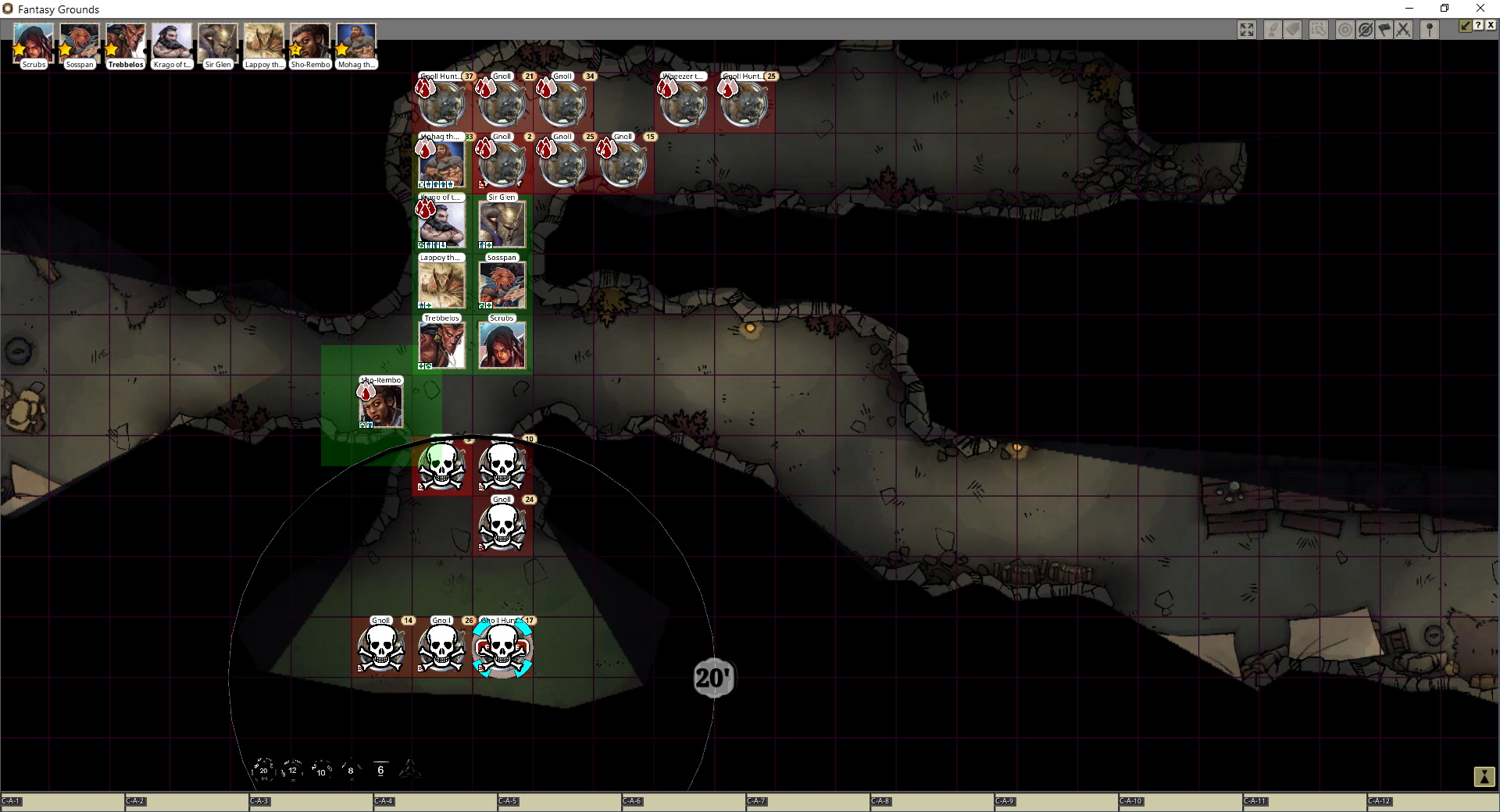Click the hourglass button in the corner
The image size is (1500, 812).
coord(1484,776)
